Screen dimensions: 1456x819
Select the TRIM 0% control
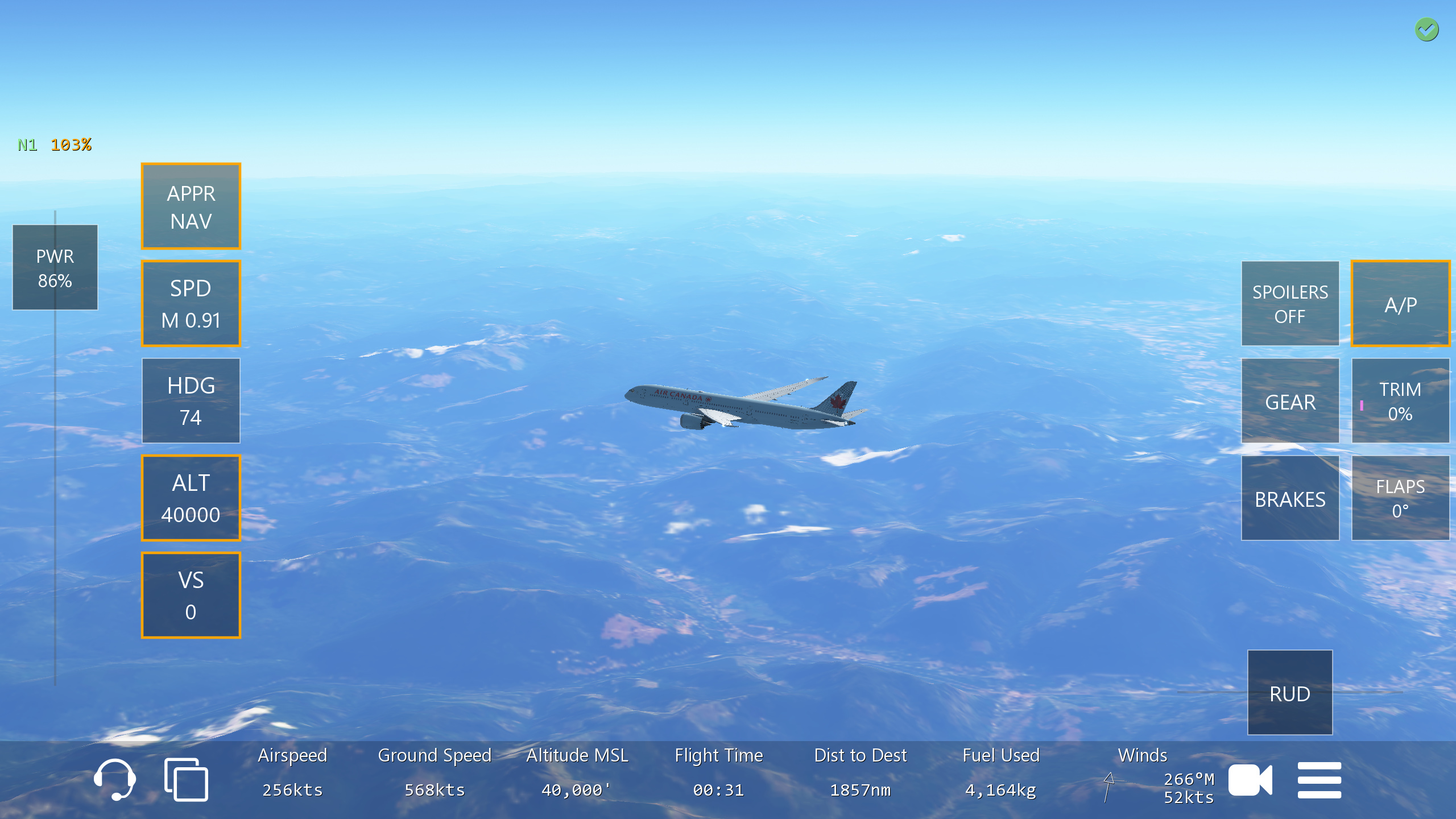[1400, 401]
